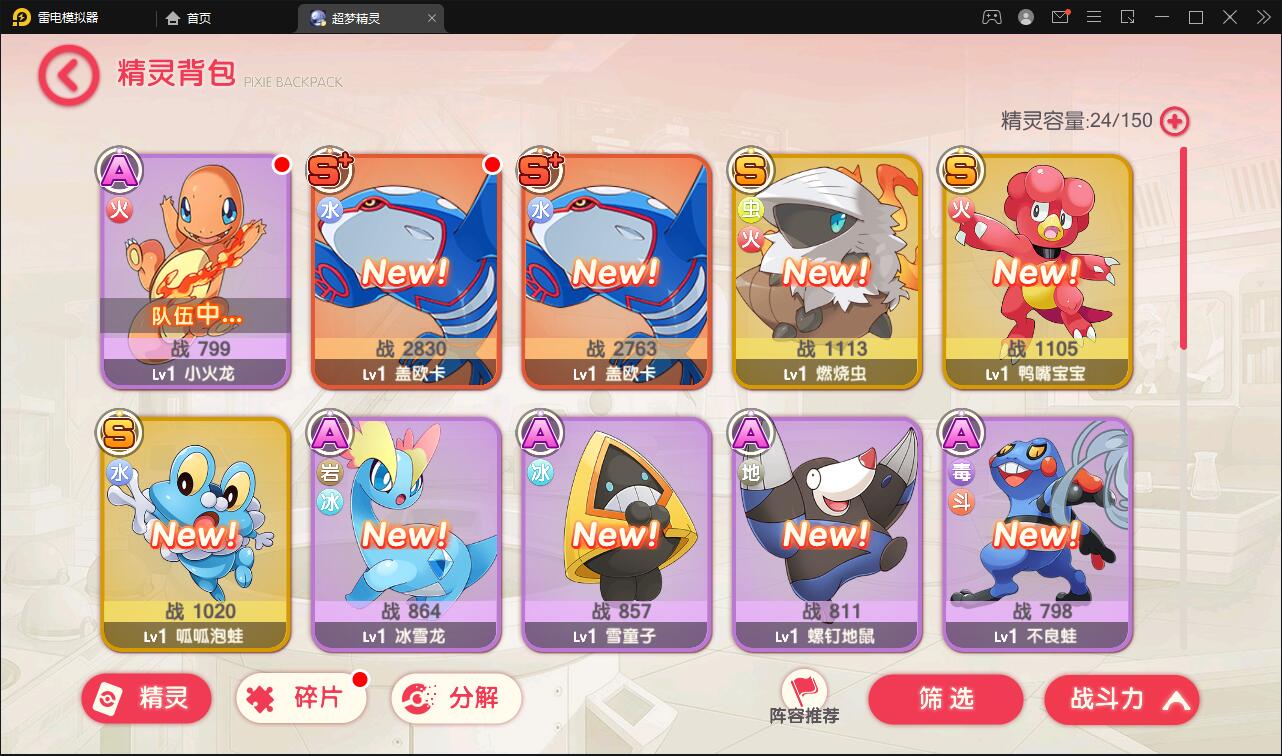Tap the 火 element badge on 鸭嘴宝宝
The height and width of the screenshot is (756, 1282).
point(959,211)
